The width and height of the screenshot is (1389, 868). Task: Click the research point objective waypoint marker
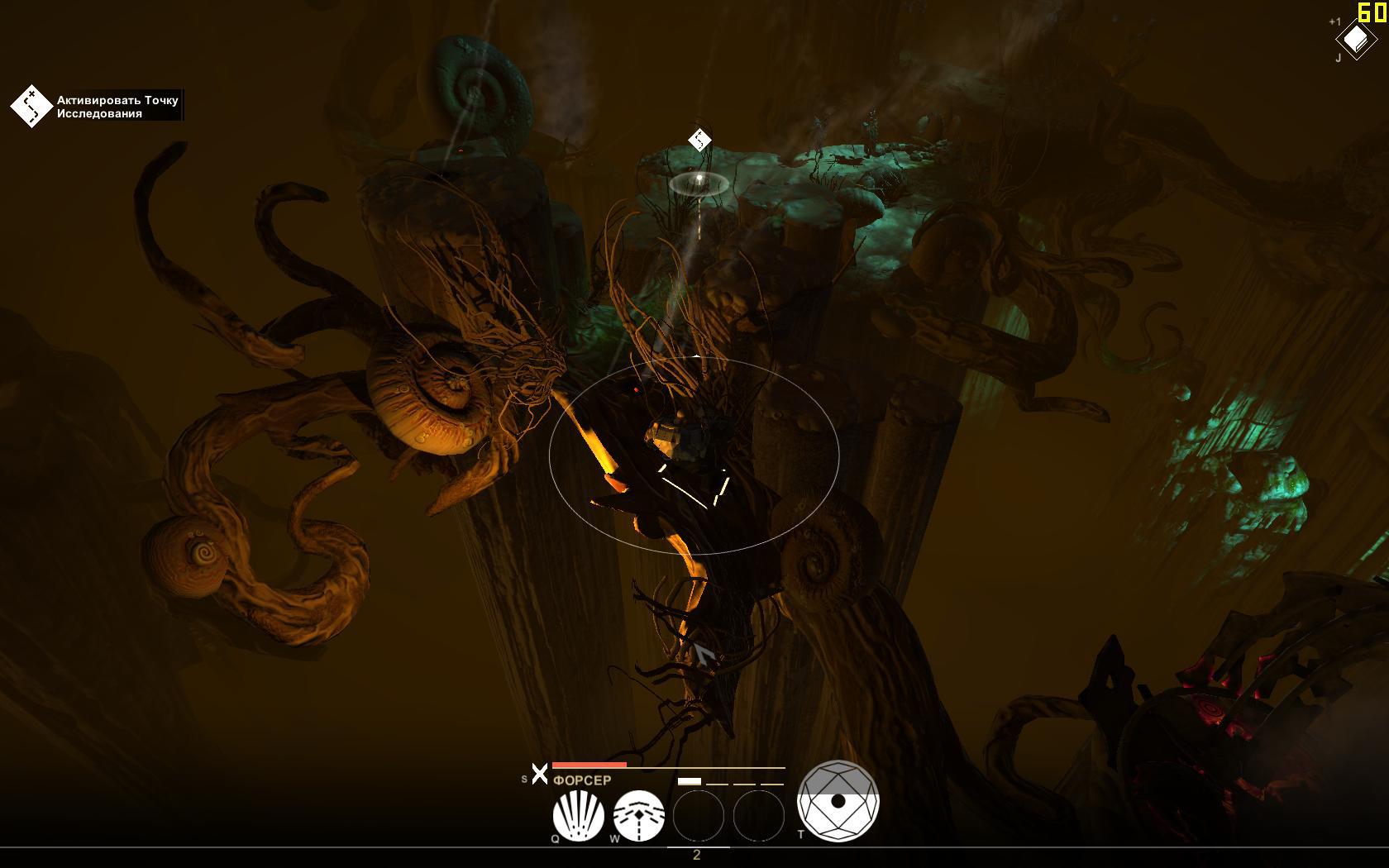click(x=699, y=141)
